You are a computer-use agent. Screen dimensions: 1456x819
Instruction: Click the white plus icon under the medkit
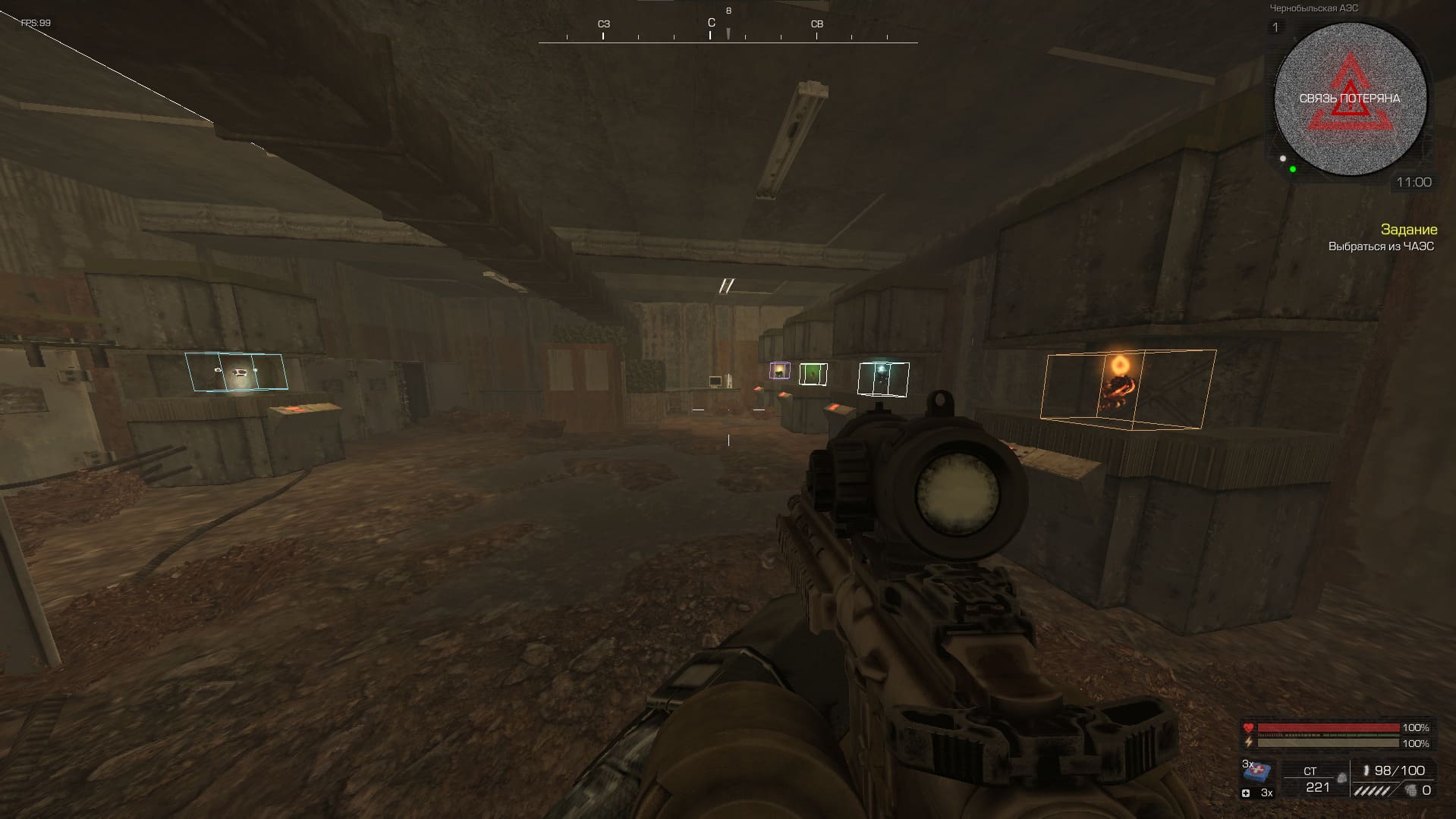1246,793
